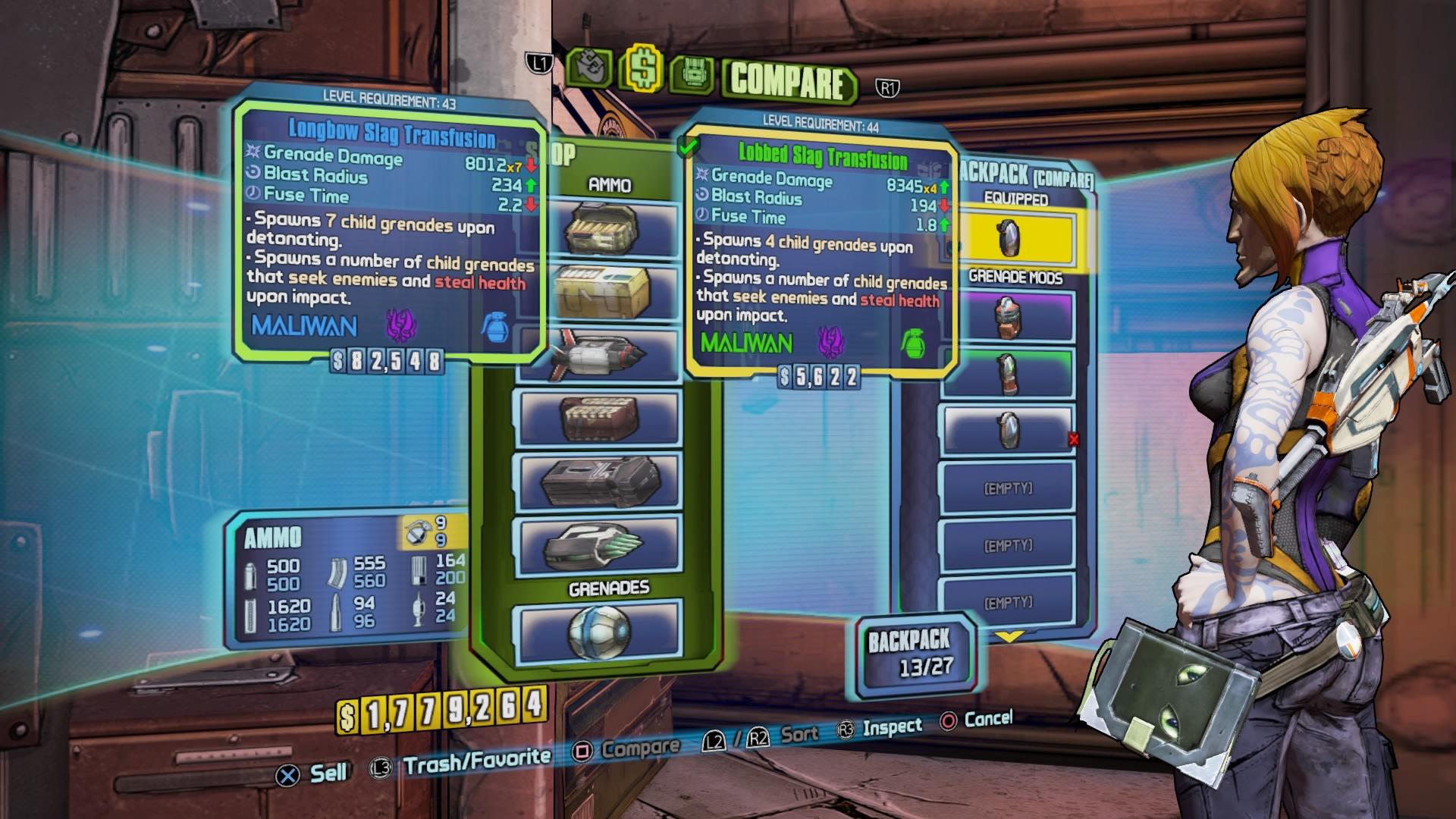Switch to the Compare tab
Screen dimensions: 1456x819
789,80
